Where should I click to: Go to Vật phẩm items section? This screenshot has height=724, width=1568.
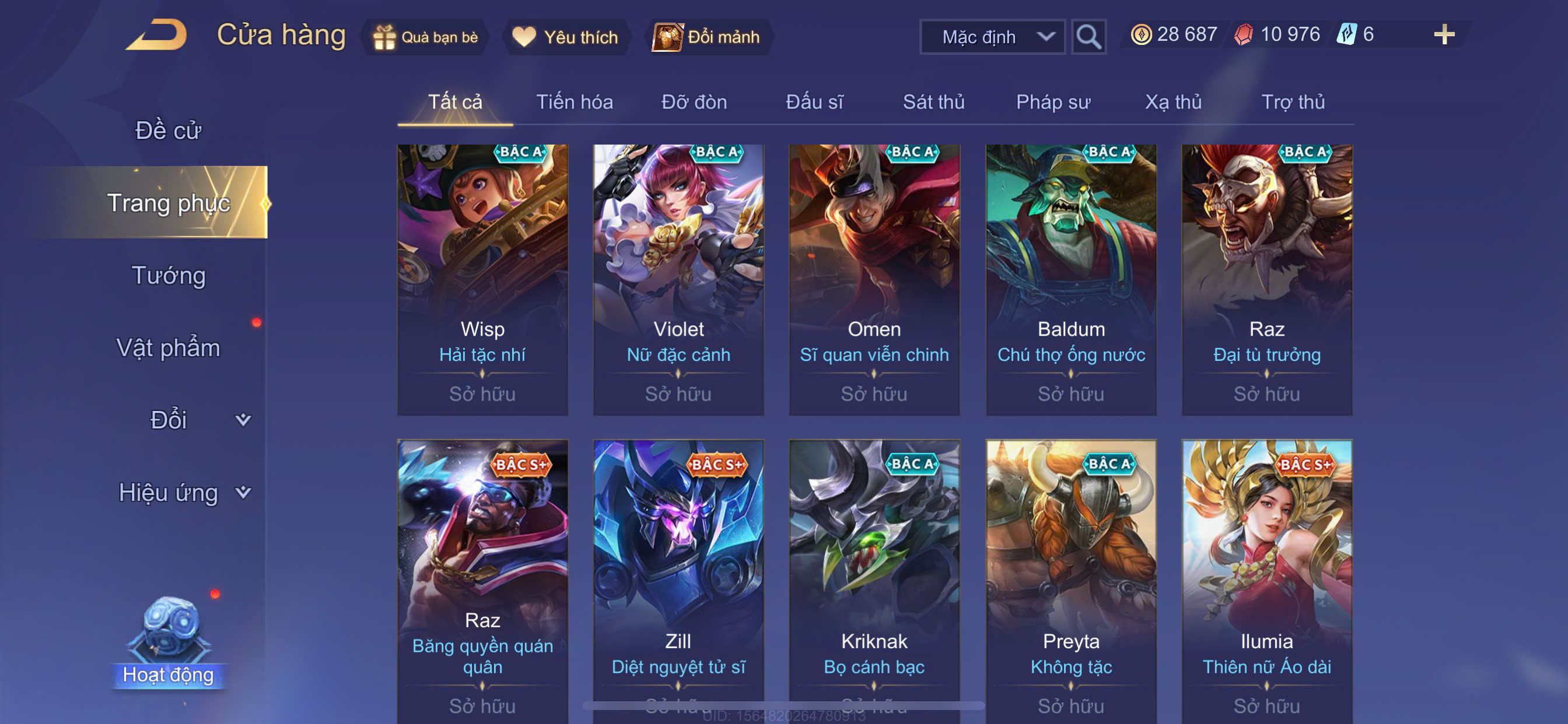(x=168, y=348)
